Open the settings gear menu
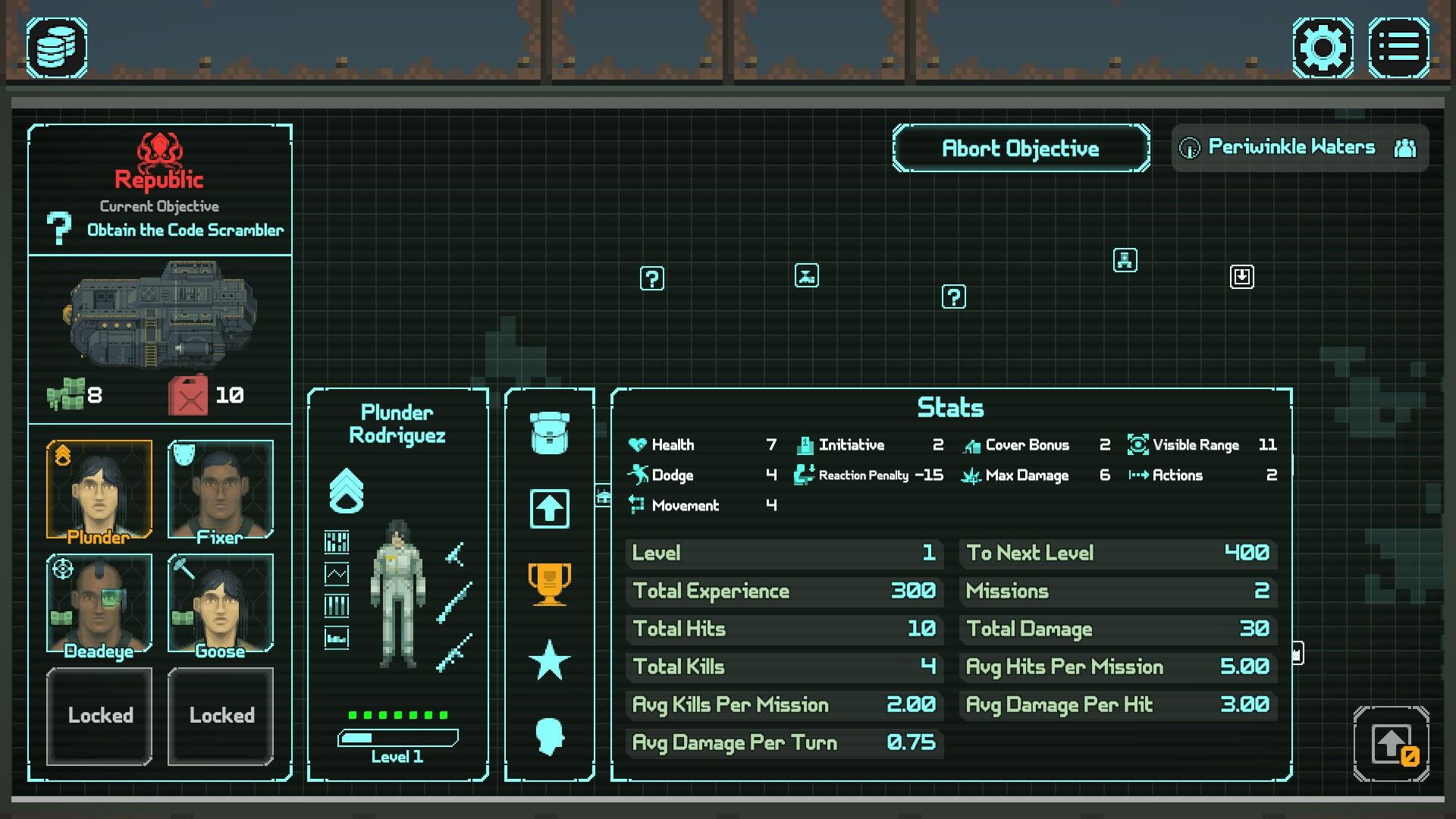Viewport: 1456px width, 819px height. (x=1323, y=48)
